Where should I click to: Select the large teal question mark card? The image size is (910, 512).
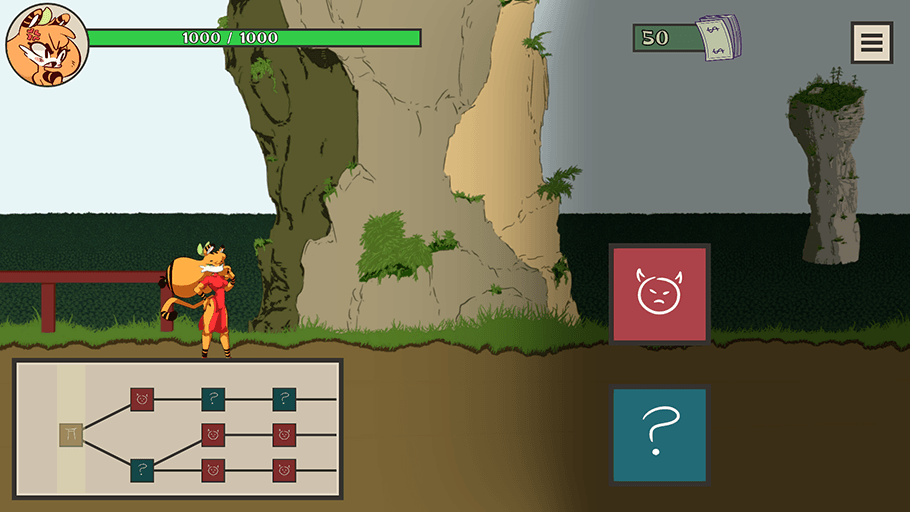(x=660, y=435)
